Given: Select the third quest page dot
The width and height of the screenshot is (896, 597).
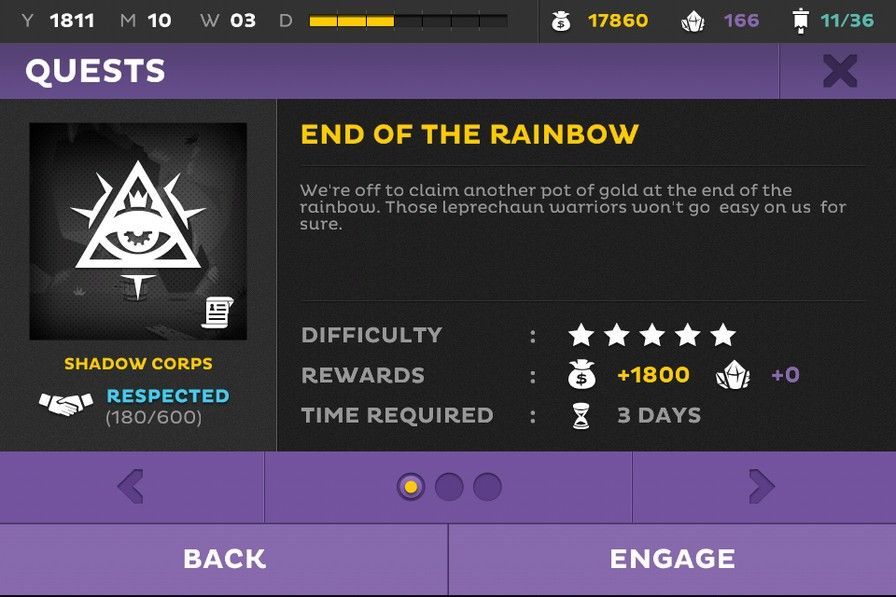Looking at the screenshot, I should [487, 487].
